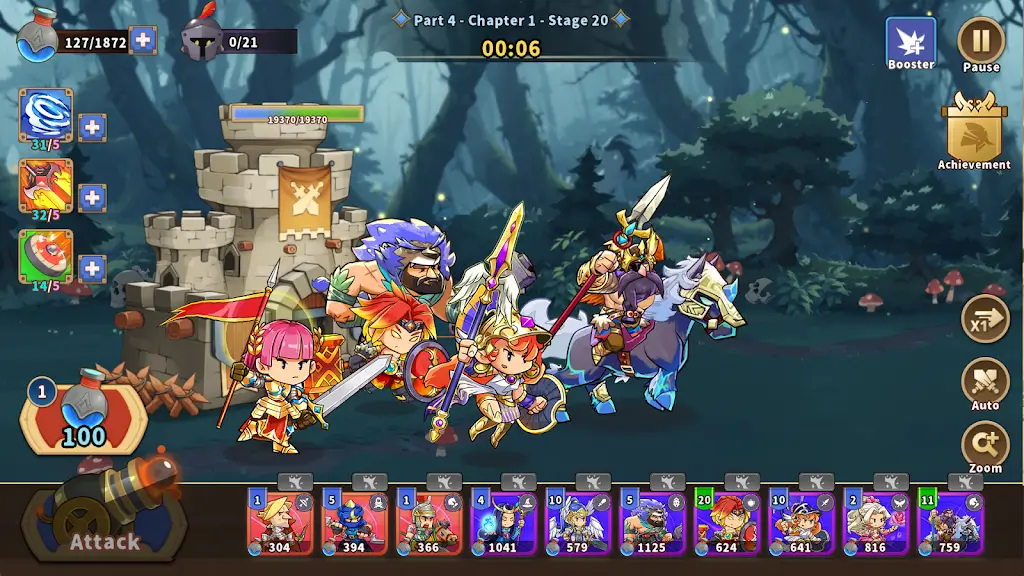Enable Auto battle mode
1024x576 pixels.
985,382
